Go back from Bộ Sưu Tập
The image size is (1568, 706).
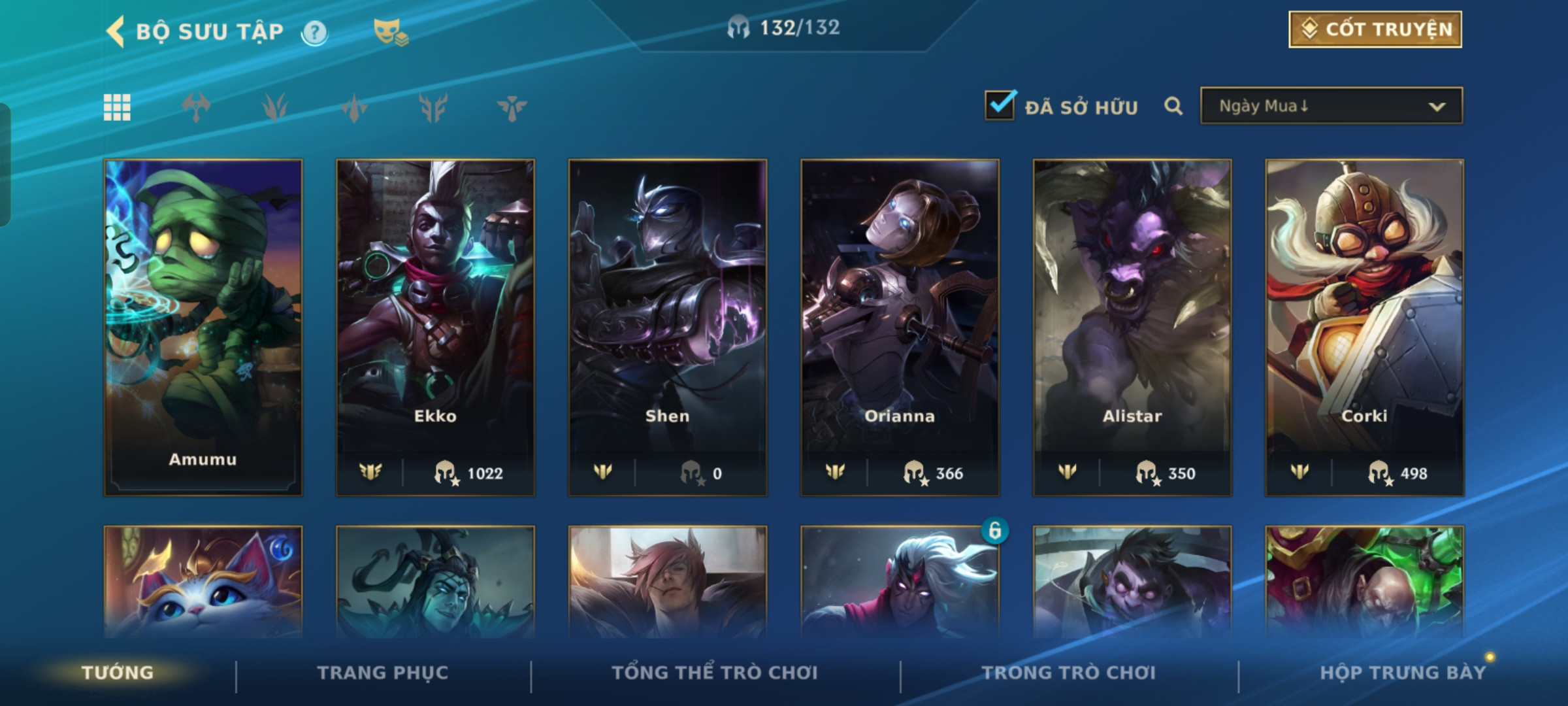click(x=116, y=31)
